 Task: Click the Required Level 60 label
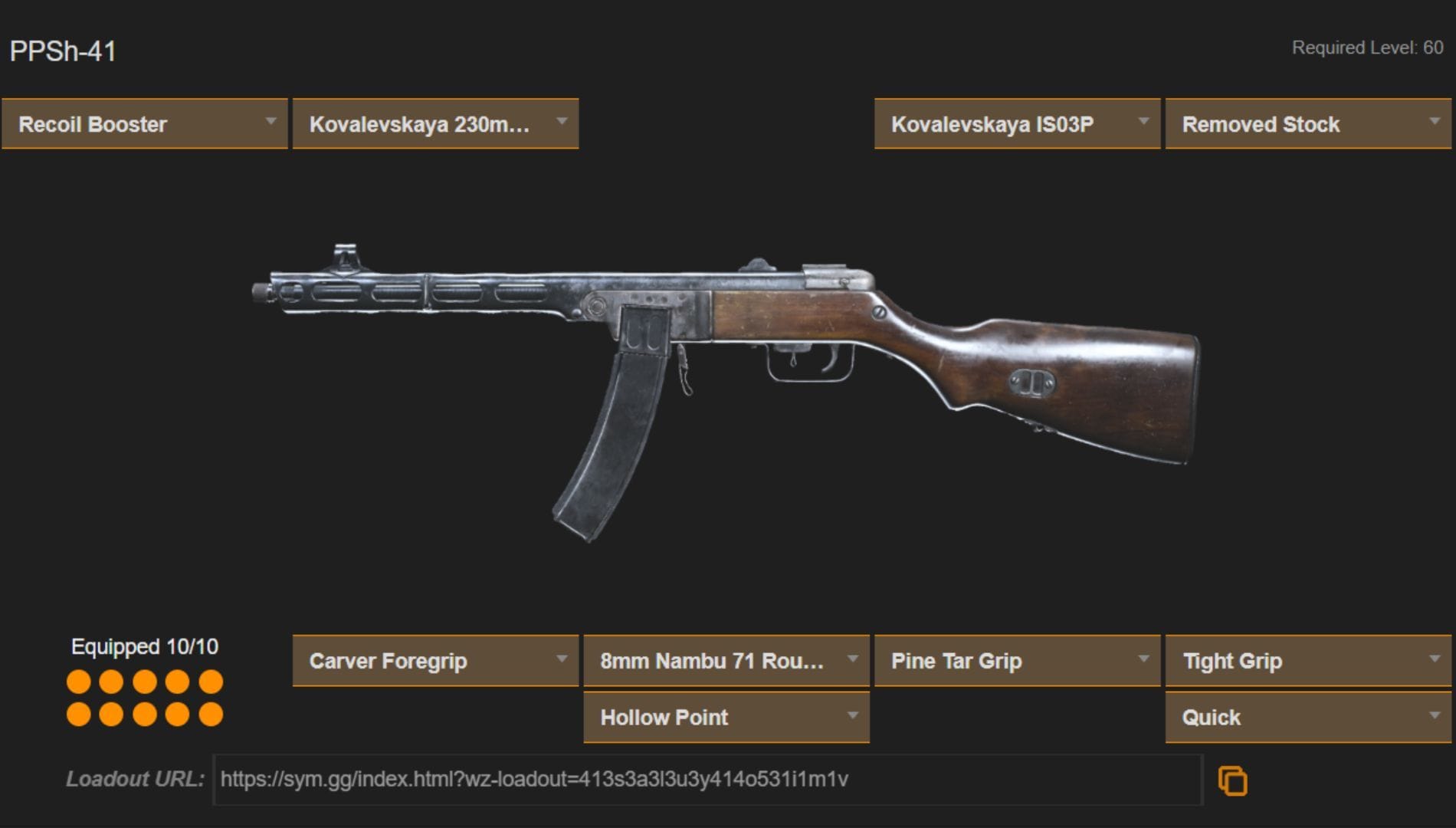(x=1366, y=46)
